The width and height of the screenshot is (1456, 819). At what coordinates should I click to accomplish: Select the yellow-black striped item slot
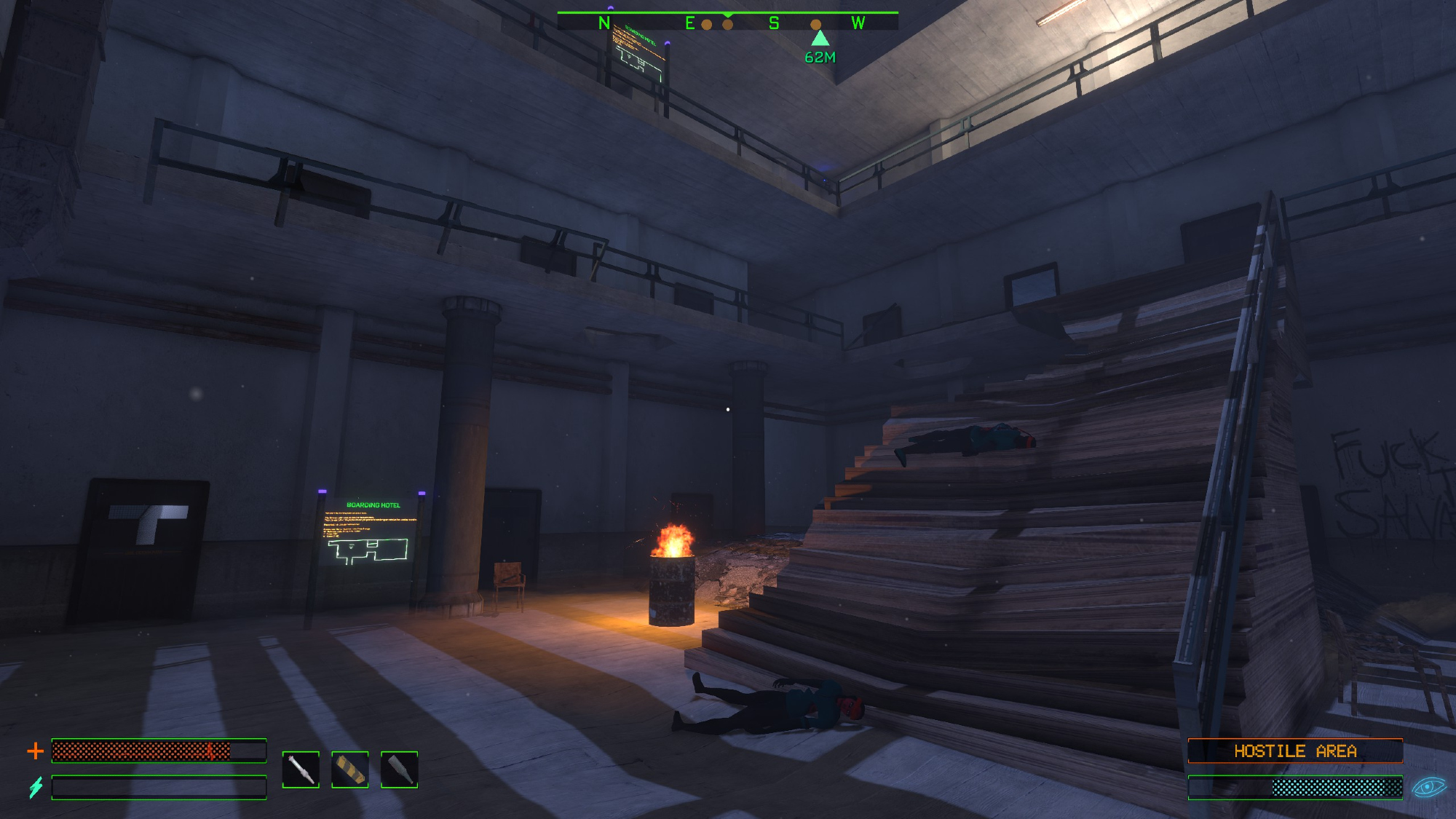click(x=350, y=769)
